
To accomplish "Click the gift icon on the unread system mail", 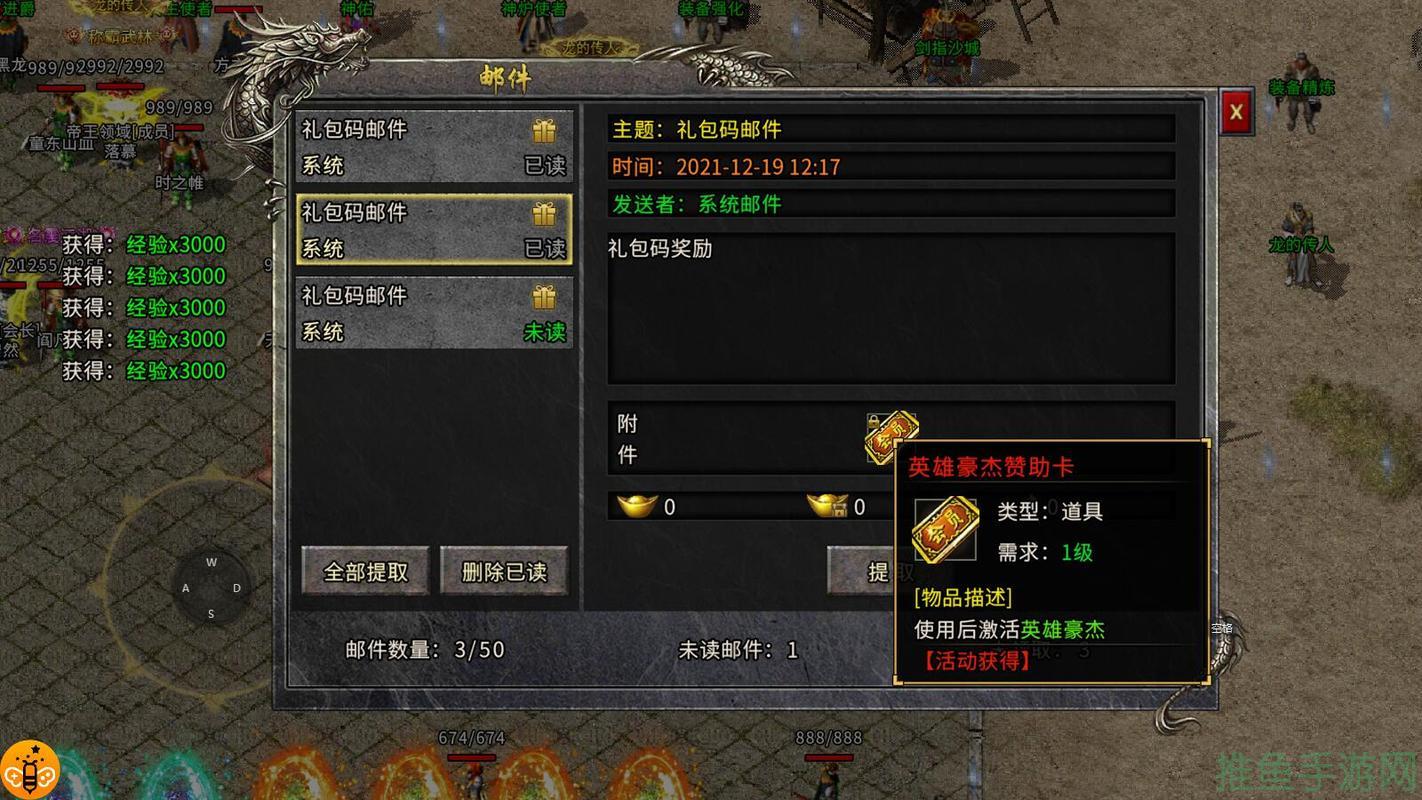I will 543,296.
